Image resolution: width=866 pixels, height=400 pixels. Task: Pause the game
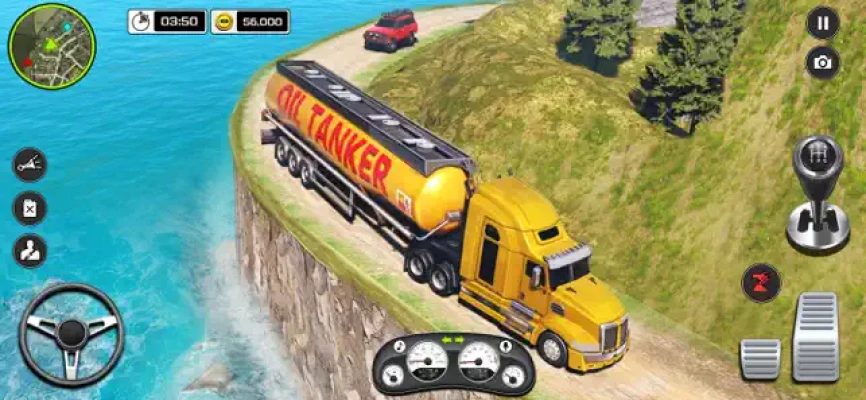click(822, 22)
